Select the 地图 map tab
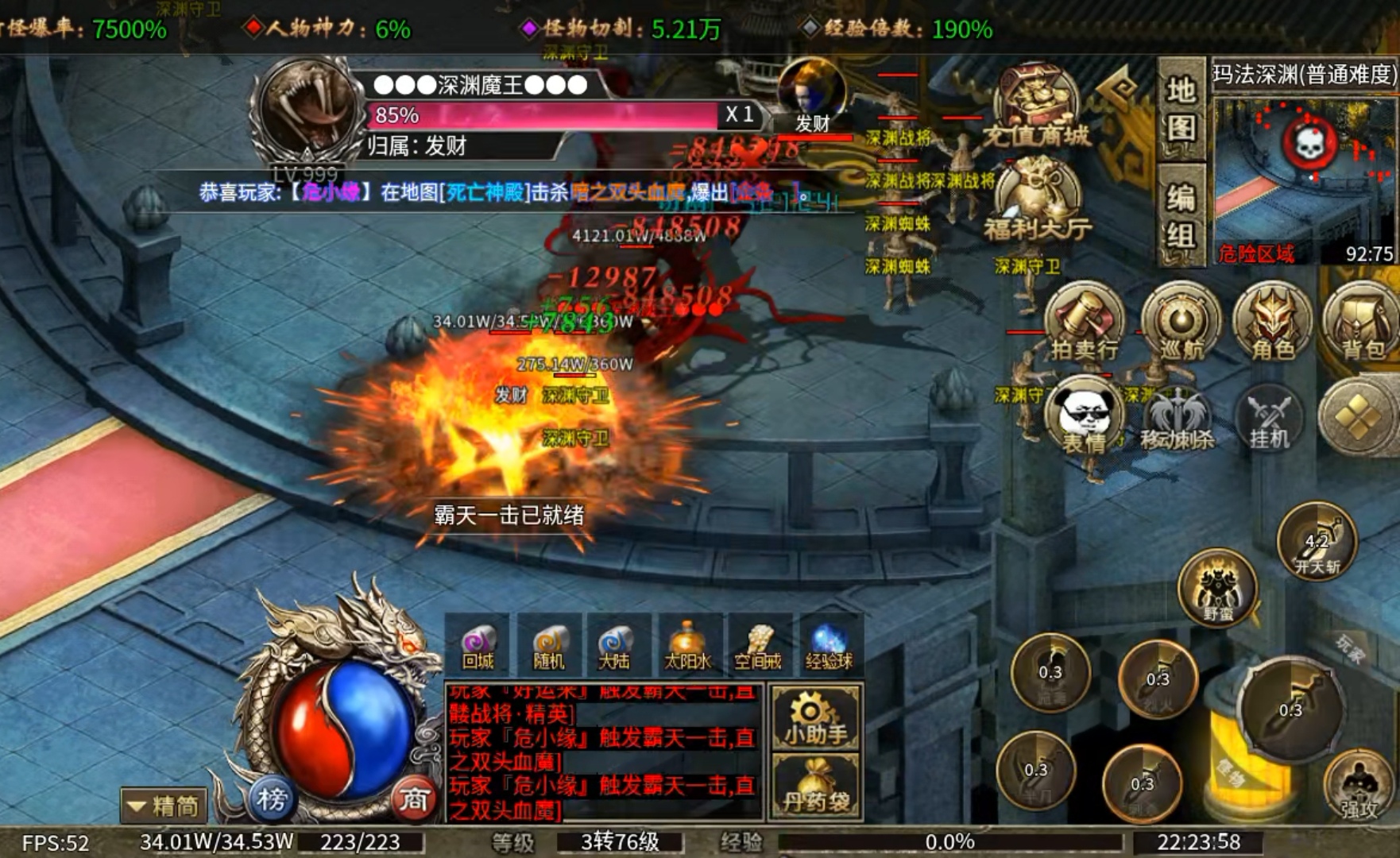Image resolution: width=1400 pixels, height=858 pixels. click(1181, 107)
